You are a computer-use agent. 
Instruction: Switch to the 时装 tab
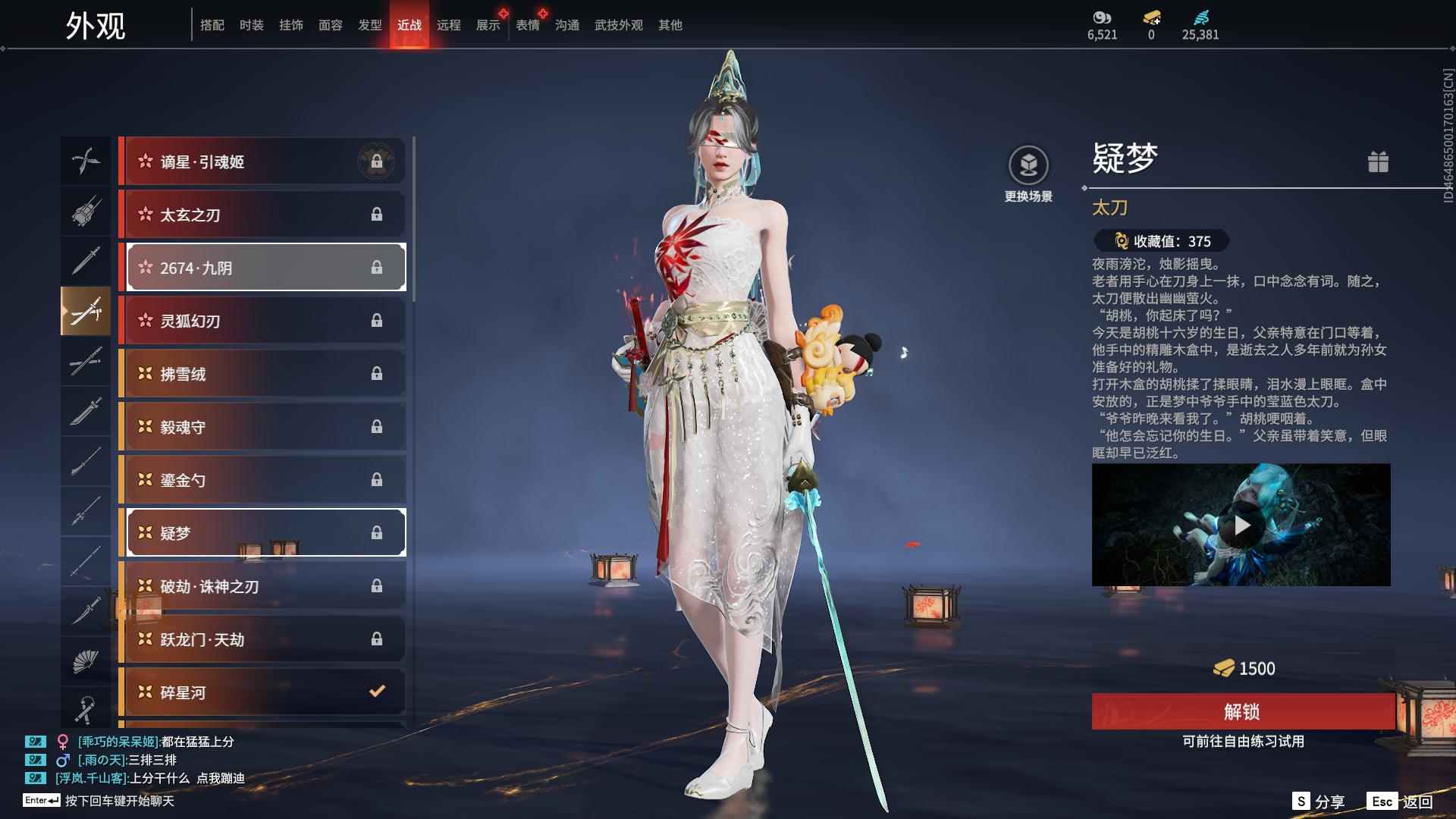251,24
